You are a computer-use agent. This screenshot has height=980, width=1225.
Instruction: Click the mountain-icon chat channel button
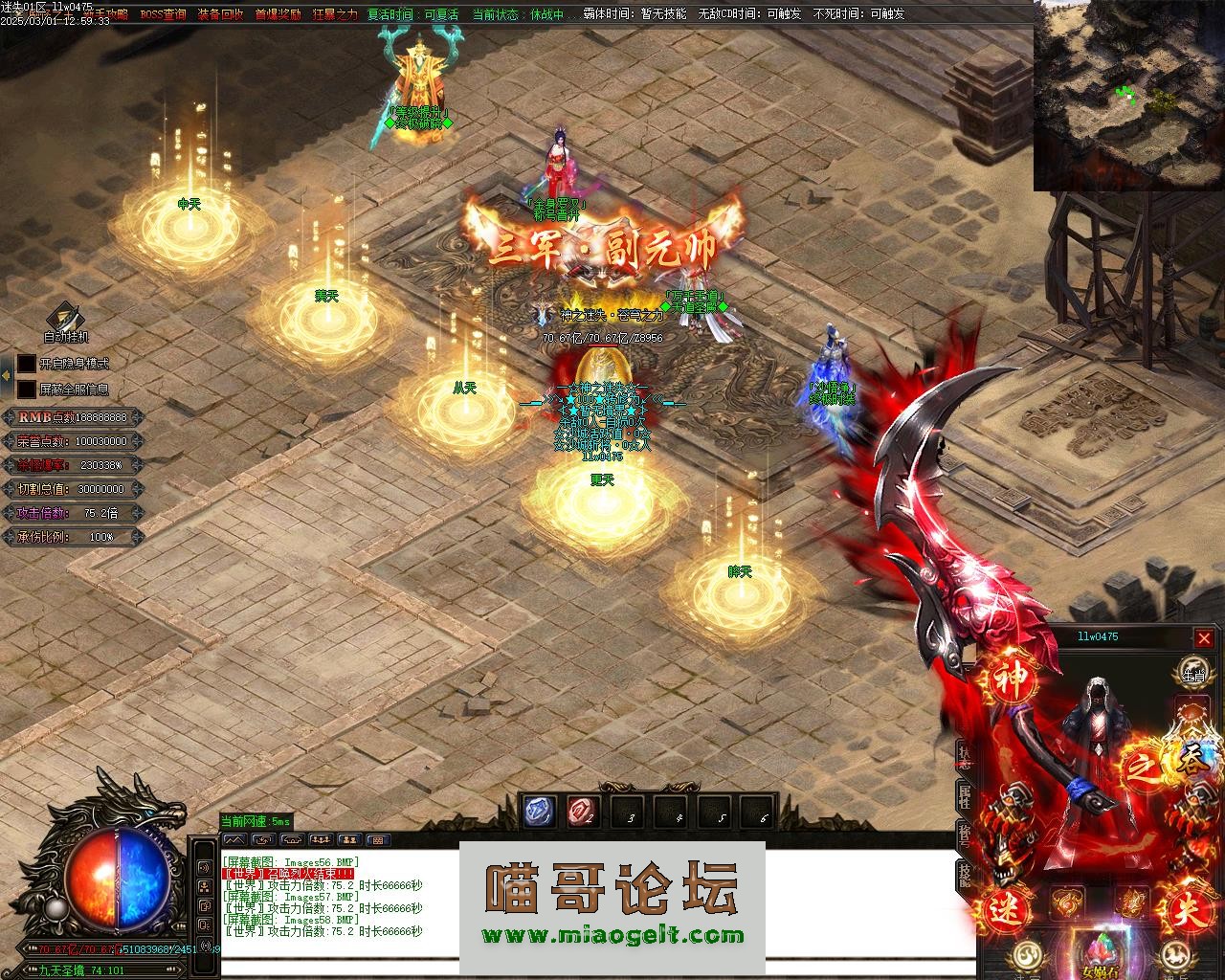pyautogui.click(x=234, y=839)
